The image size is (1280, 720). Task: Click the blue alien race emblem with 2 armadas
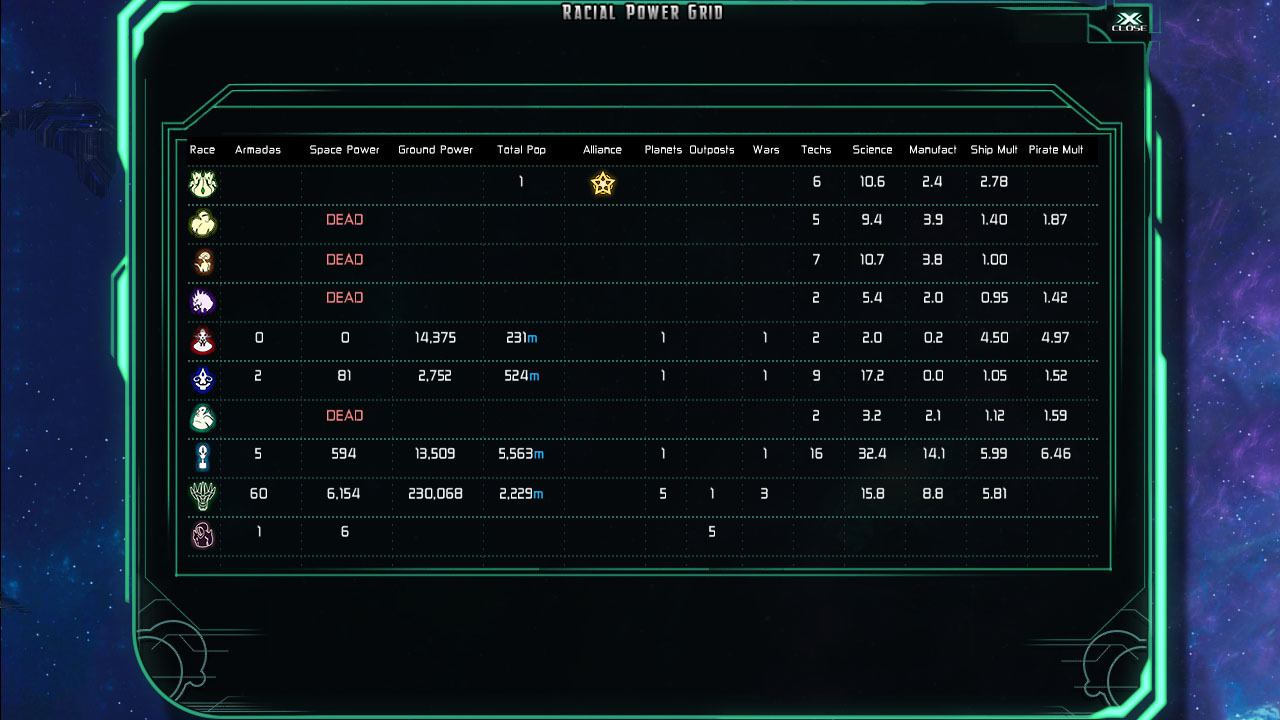(x=203, y=378)
